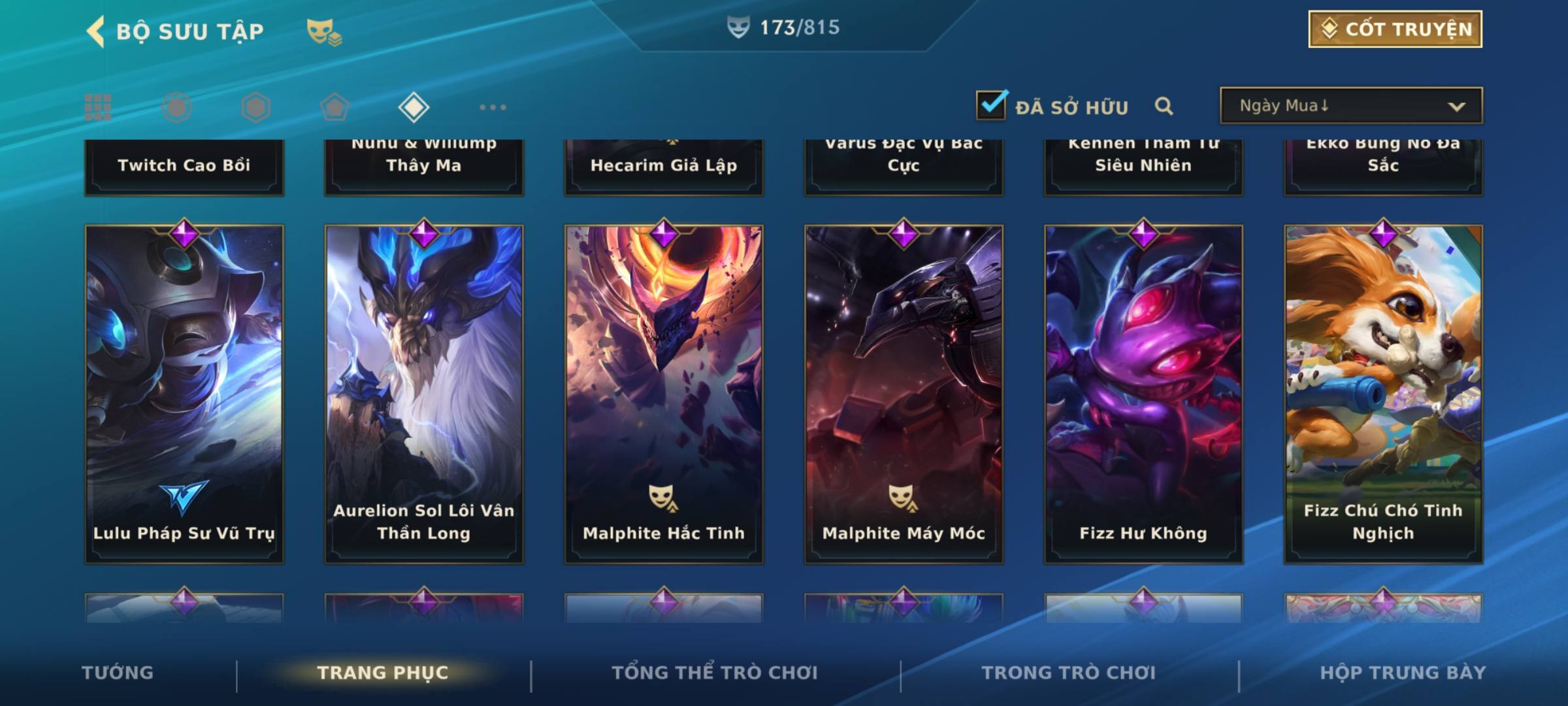Open Aurelion Sol Lôi Vân Thần Long skin

424,394
